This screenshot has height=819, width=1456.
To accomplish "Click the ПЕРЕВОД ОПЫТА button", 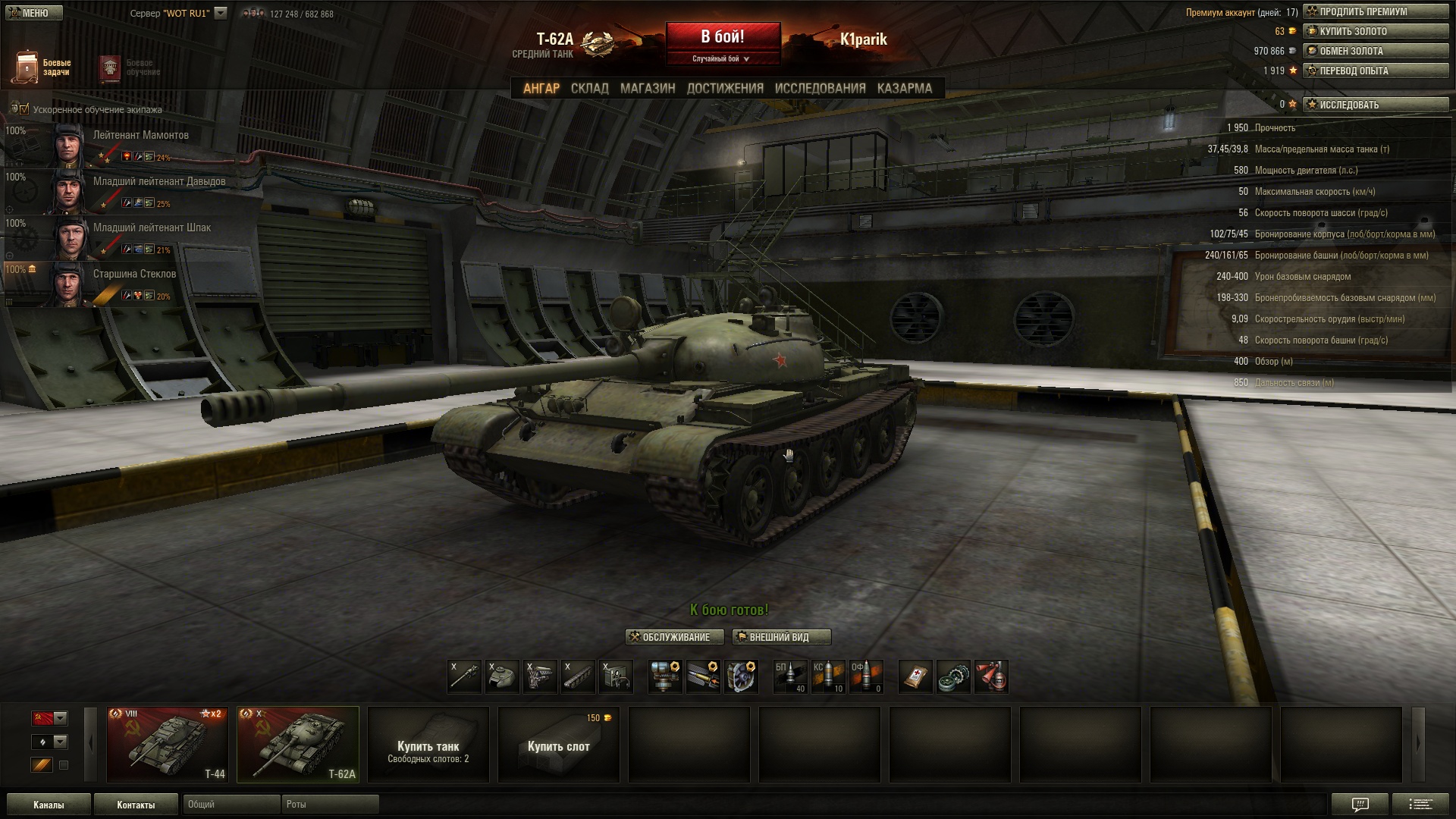I will pos(1376,71).
